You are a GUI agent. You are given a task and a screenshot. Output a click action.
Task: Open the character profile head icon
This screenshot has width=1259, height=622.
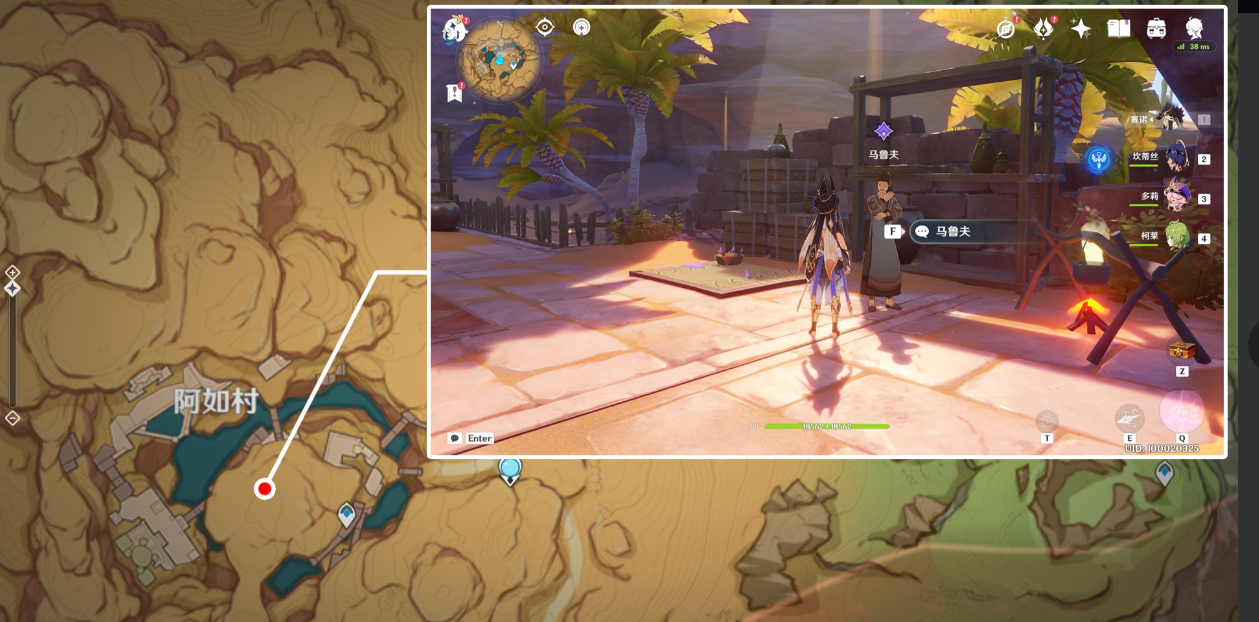tap(1194, 28)
